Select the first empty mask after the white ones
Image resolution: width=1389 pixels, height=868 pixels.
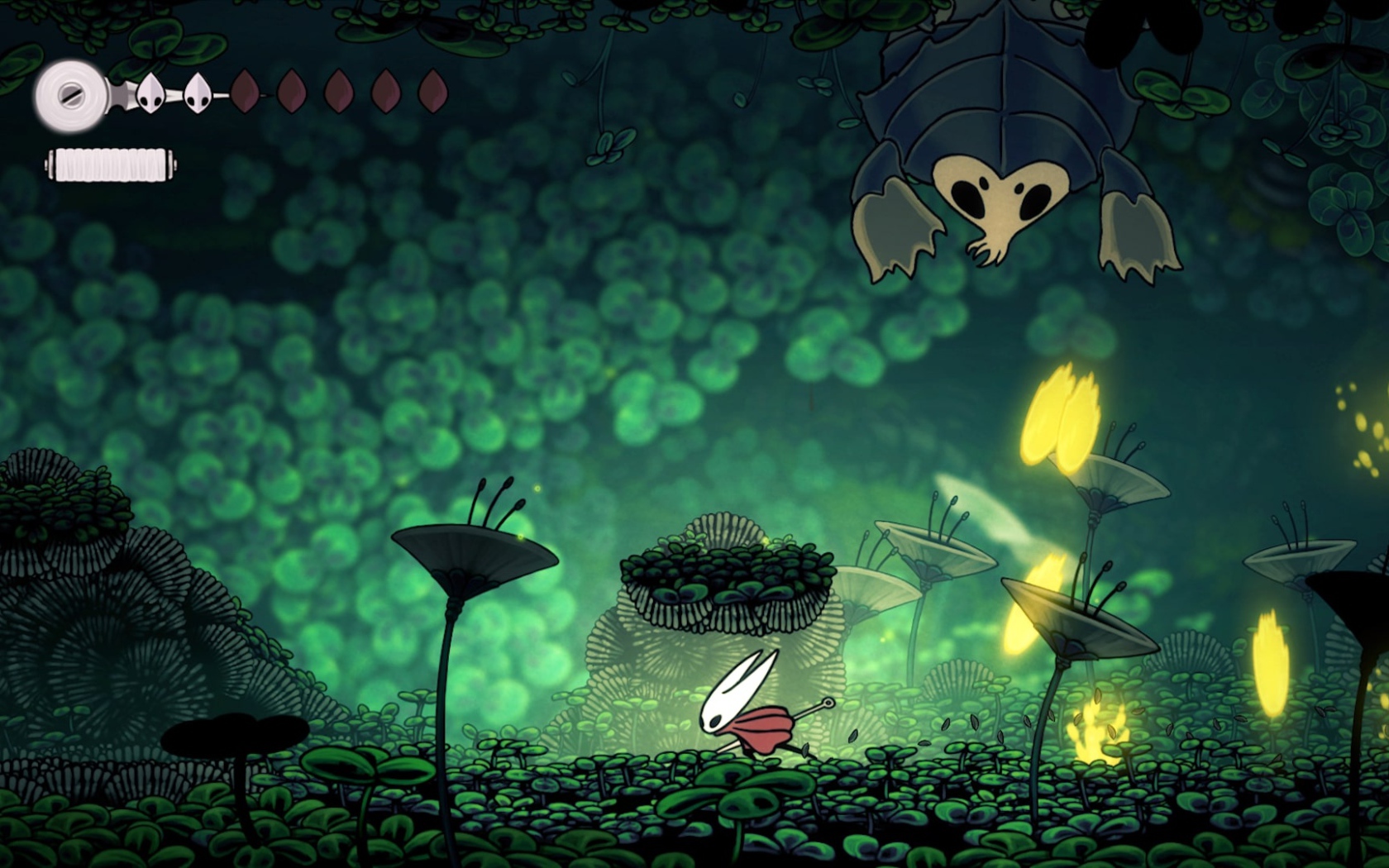tap(244, 93)
